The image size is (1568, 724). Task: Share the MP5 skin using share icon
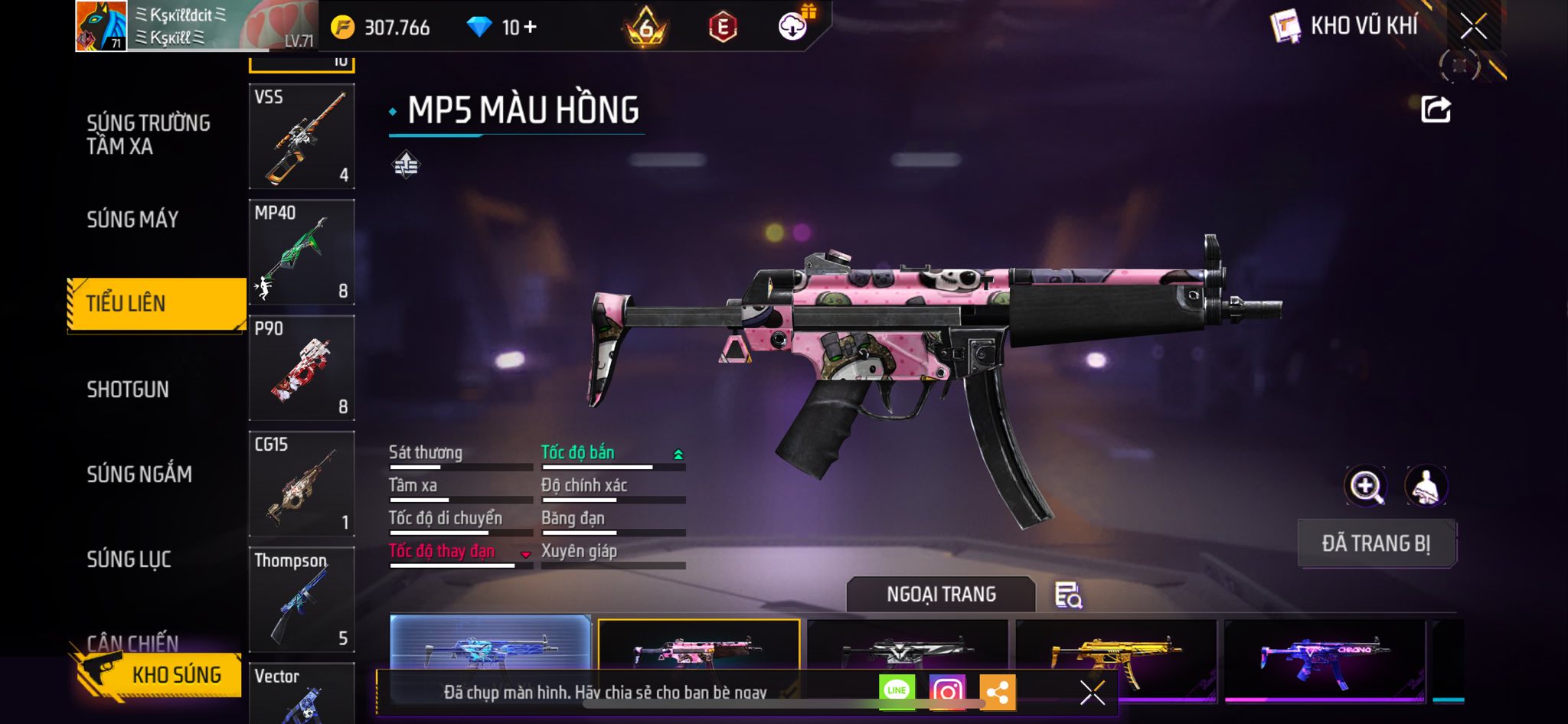(1436, 109)
